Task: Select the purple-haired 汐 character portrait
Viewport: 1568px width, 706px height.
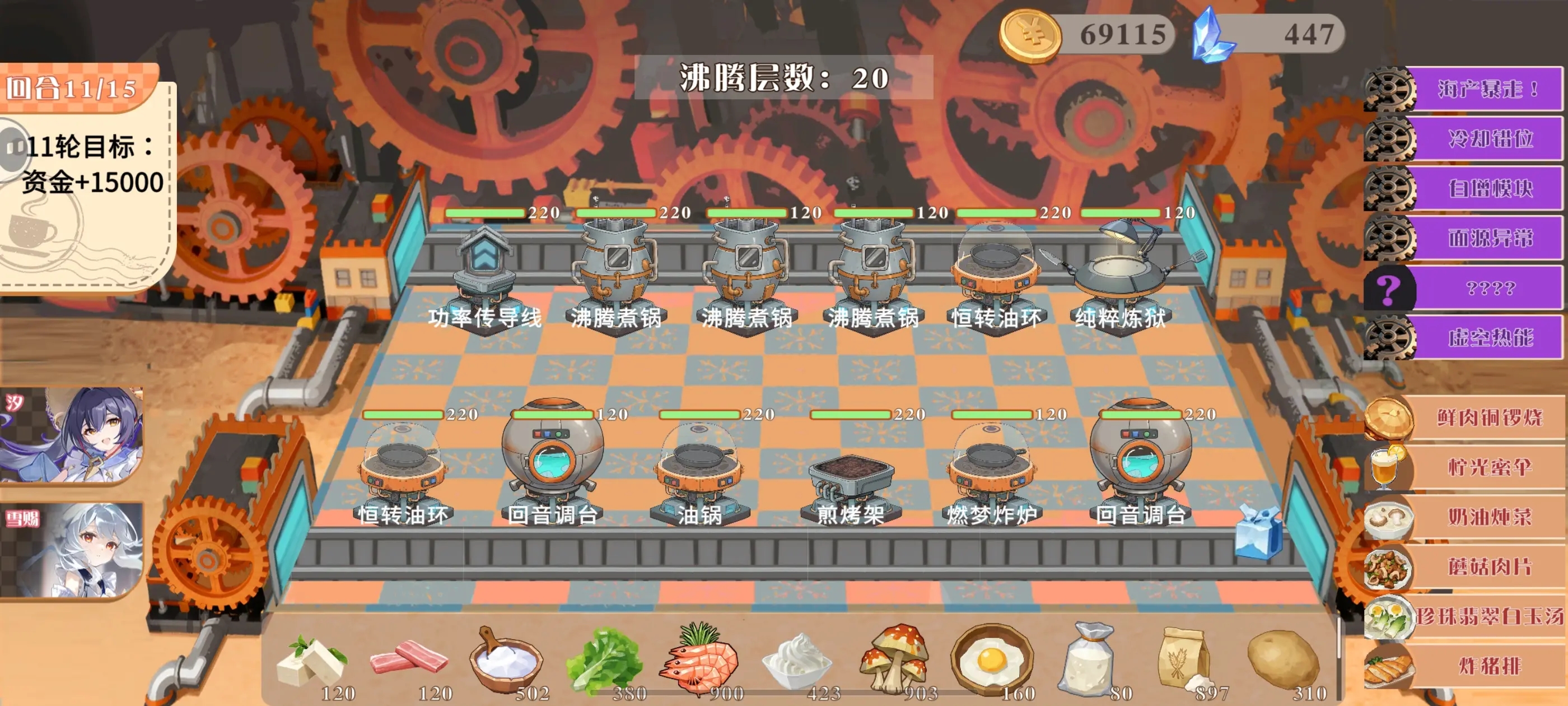Action: [x=72, y=434]
